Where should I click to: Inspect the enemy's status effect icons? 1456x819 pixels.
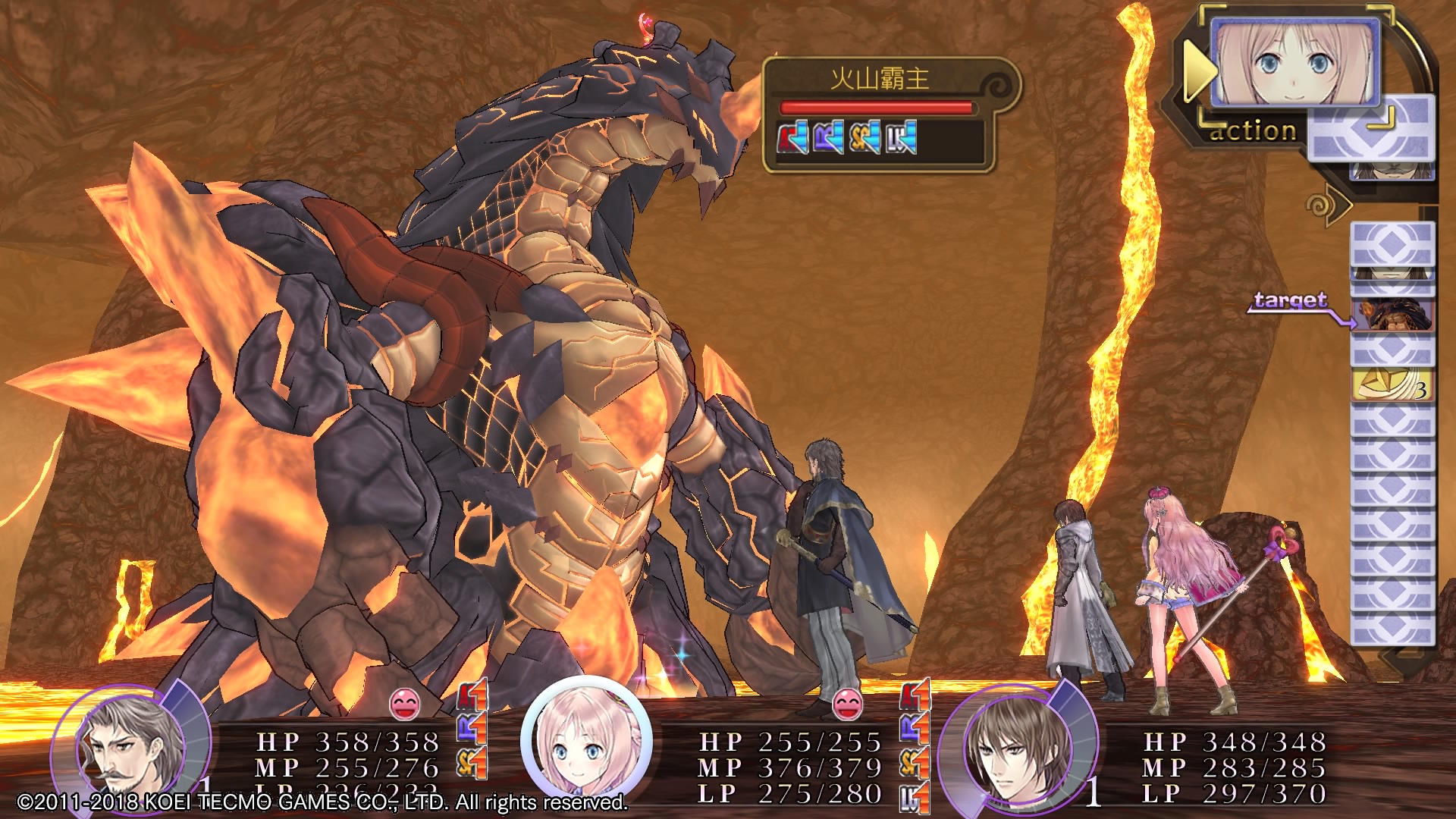click(847, 138)
